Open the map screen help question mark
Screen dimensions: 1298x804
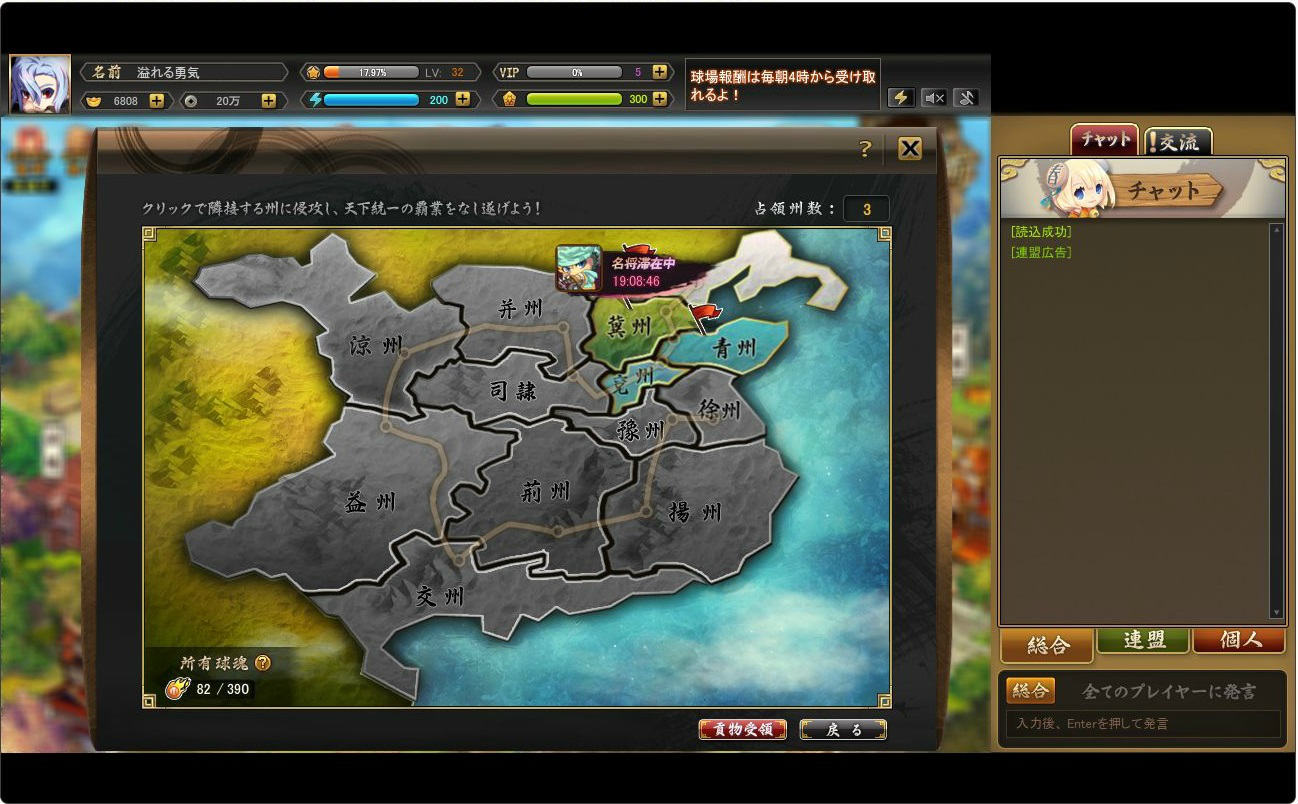(x=865, y=148)
